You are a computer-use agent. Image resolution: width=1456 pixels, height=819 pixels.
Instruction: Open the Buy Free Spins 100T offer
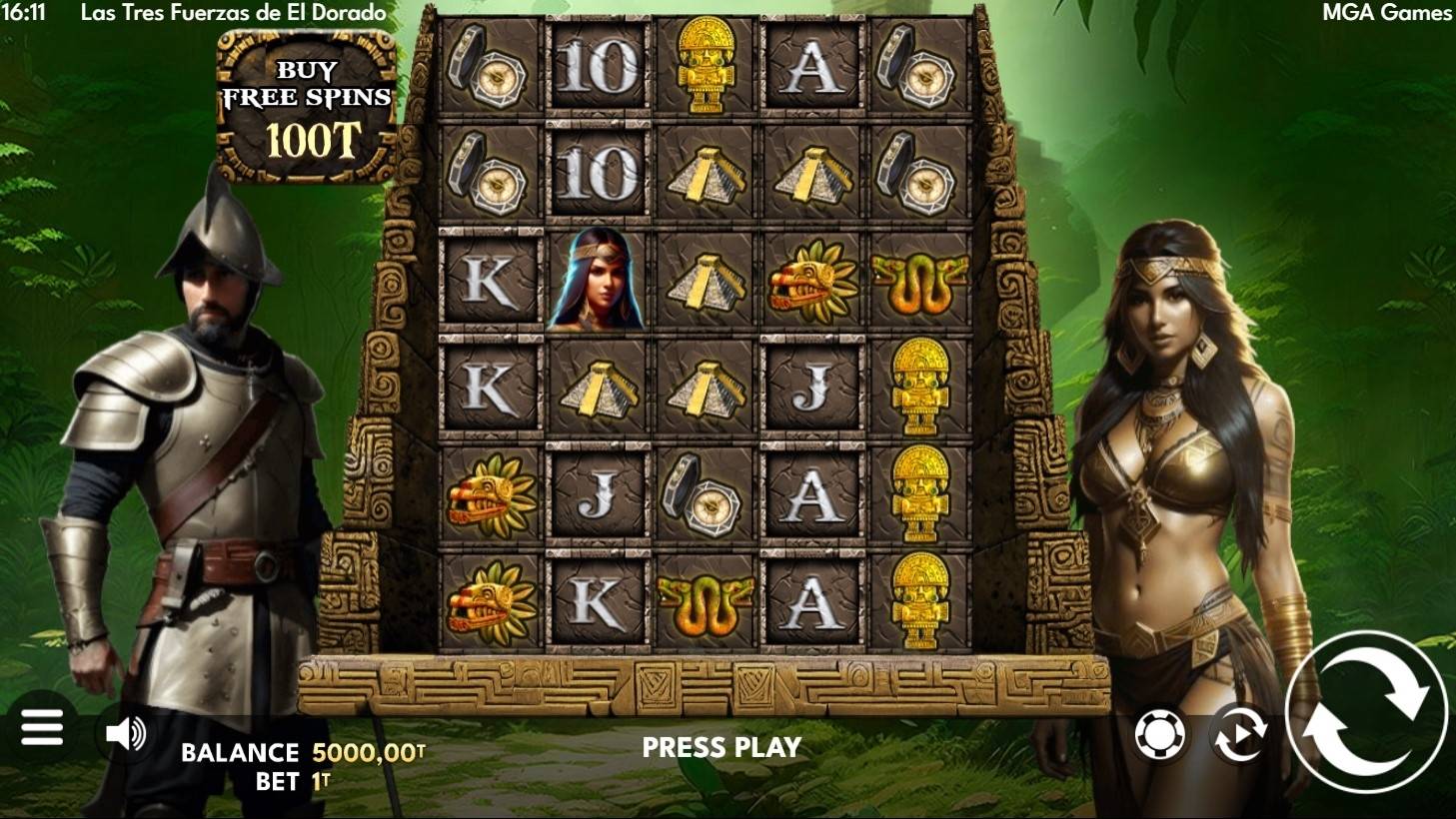pyautogui.click(x=307, y=107)
